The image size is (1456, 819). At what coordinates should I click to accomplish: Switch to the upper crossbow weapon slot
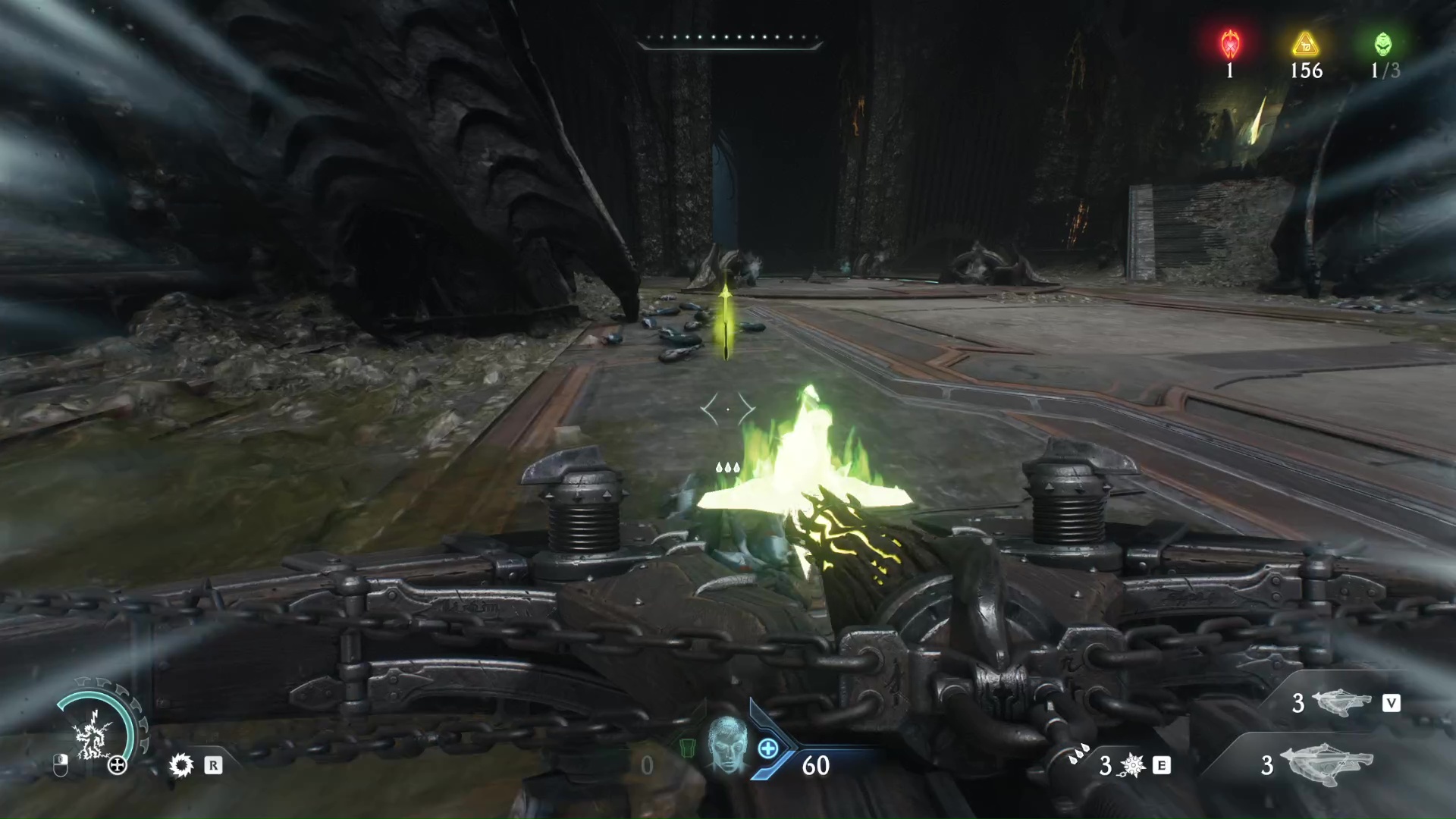click(1341, 703)
